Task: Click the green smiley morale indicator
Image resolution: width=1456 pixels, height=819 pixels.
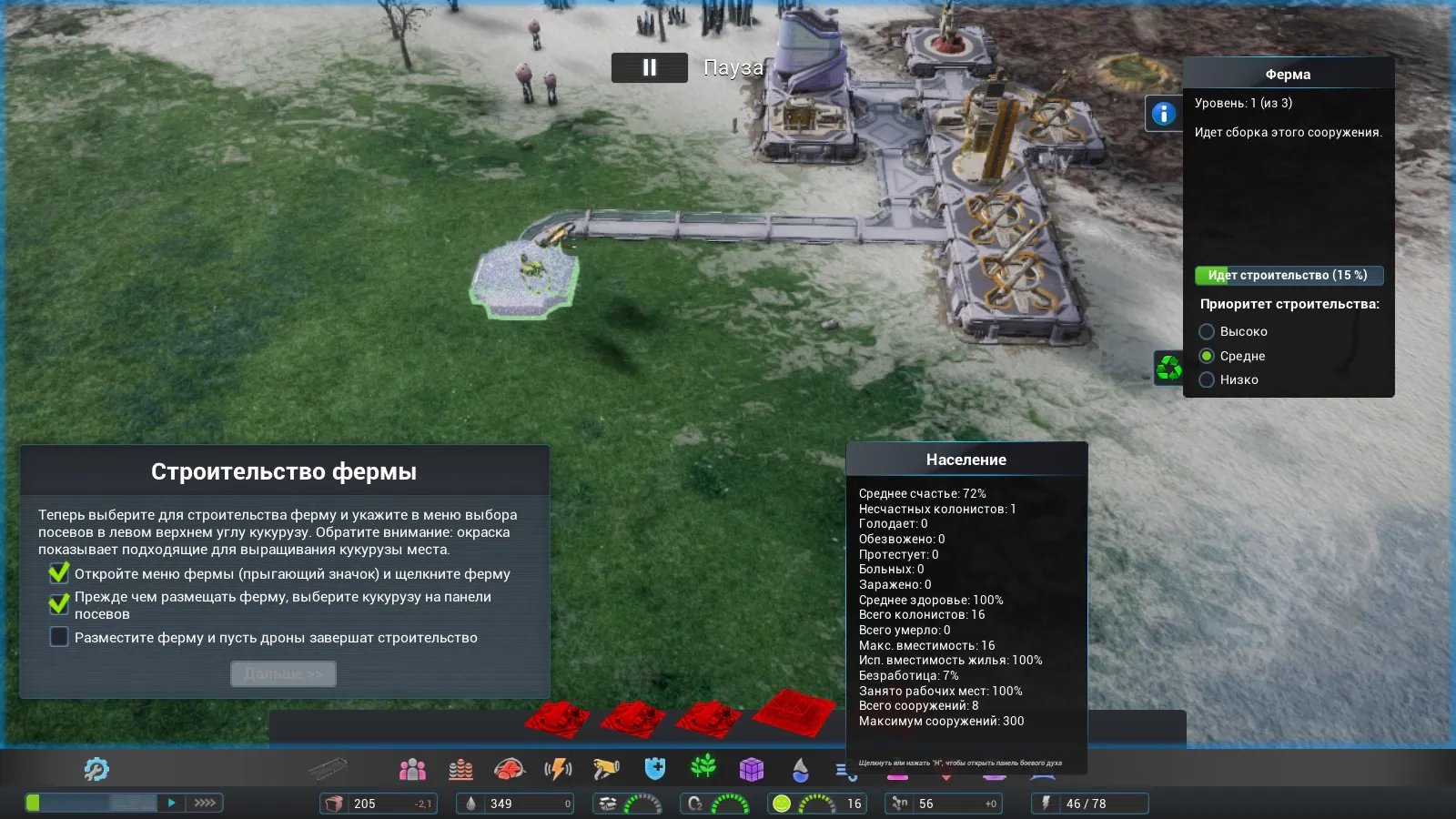Action: tap(782, 804)
